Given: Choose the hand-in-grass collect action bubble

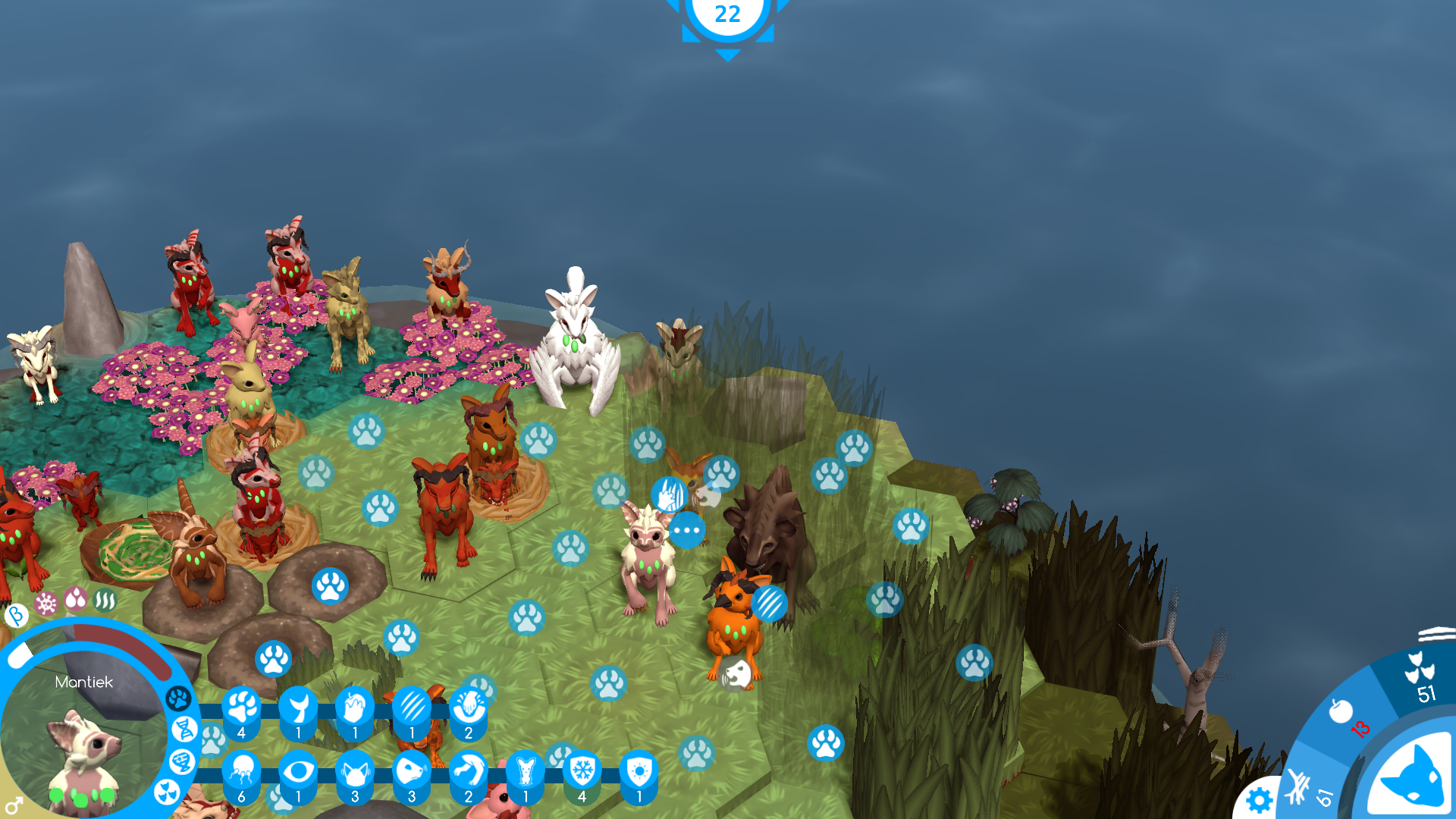Looking at the screenshot, I should pyautogui.click(x=668, y=495).
